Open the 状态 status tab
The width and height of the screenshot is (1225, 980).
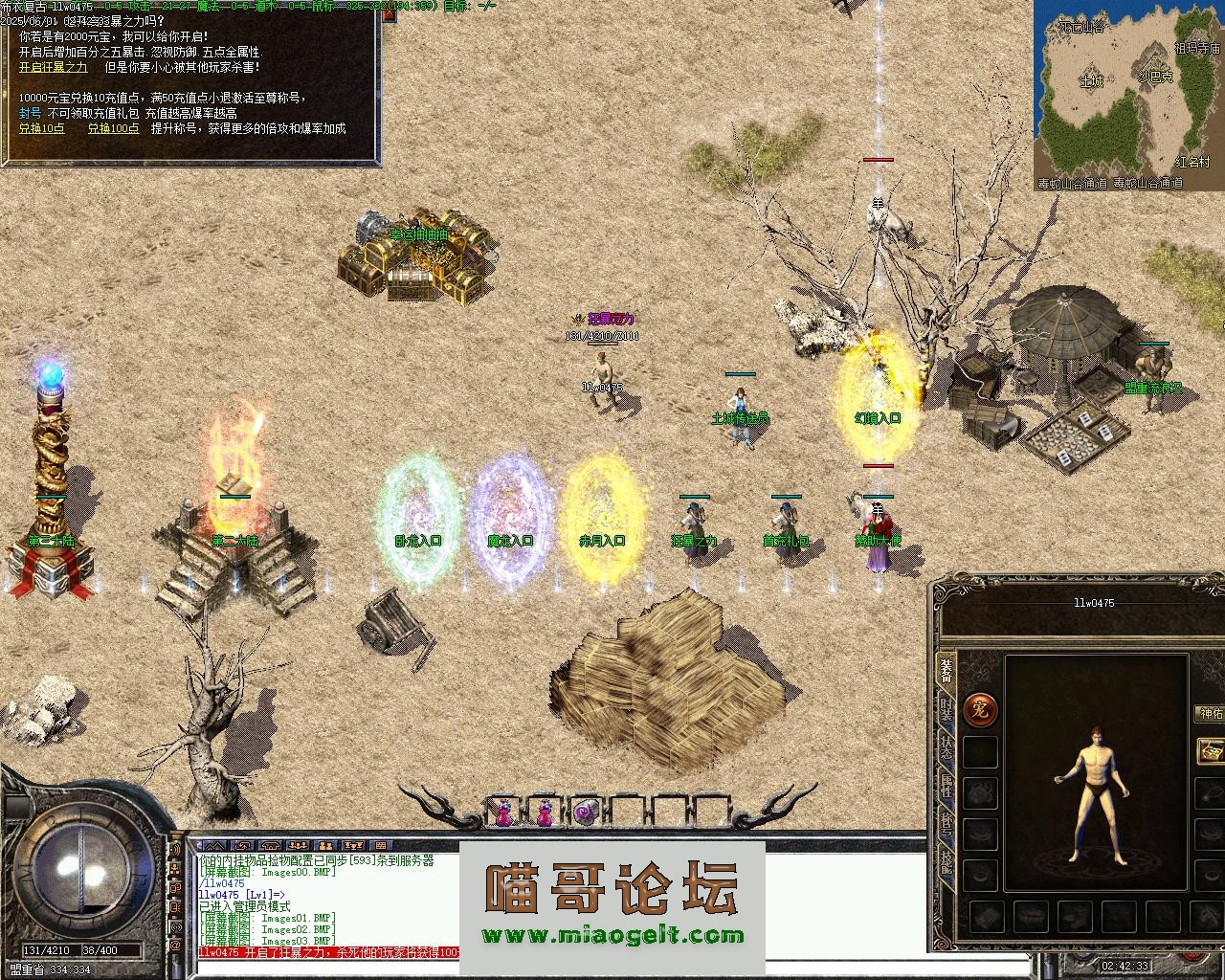coord(946,747)
